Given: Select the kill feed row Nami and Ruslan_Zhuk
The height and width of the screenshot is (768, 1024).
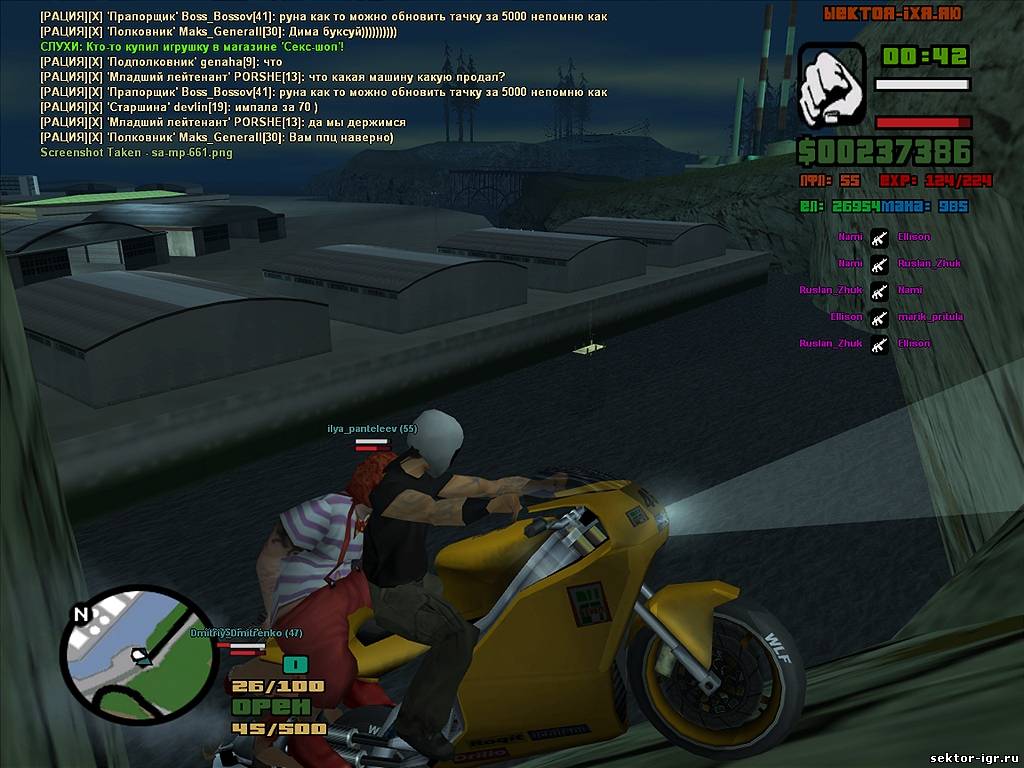Looking at the screenshot, I should point(880,264).
